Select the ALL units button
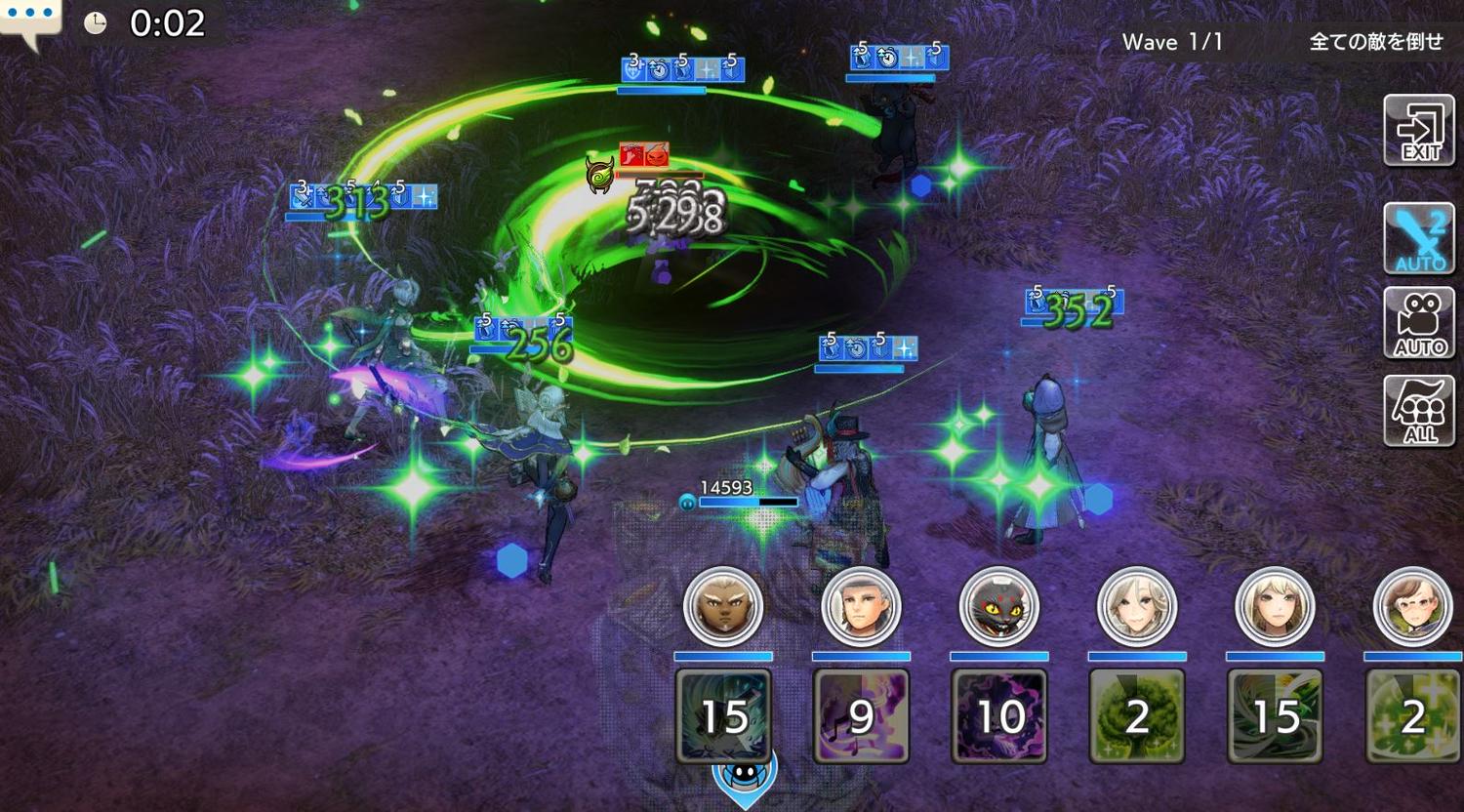 point(1419,411)
